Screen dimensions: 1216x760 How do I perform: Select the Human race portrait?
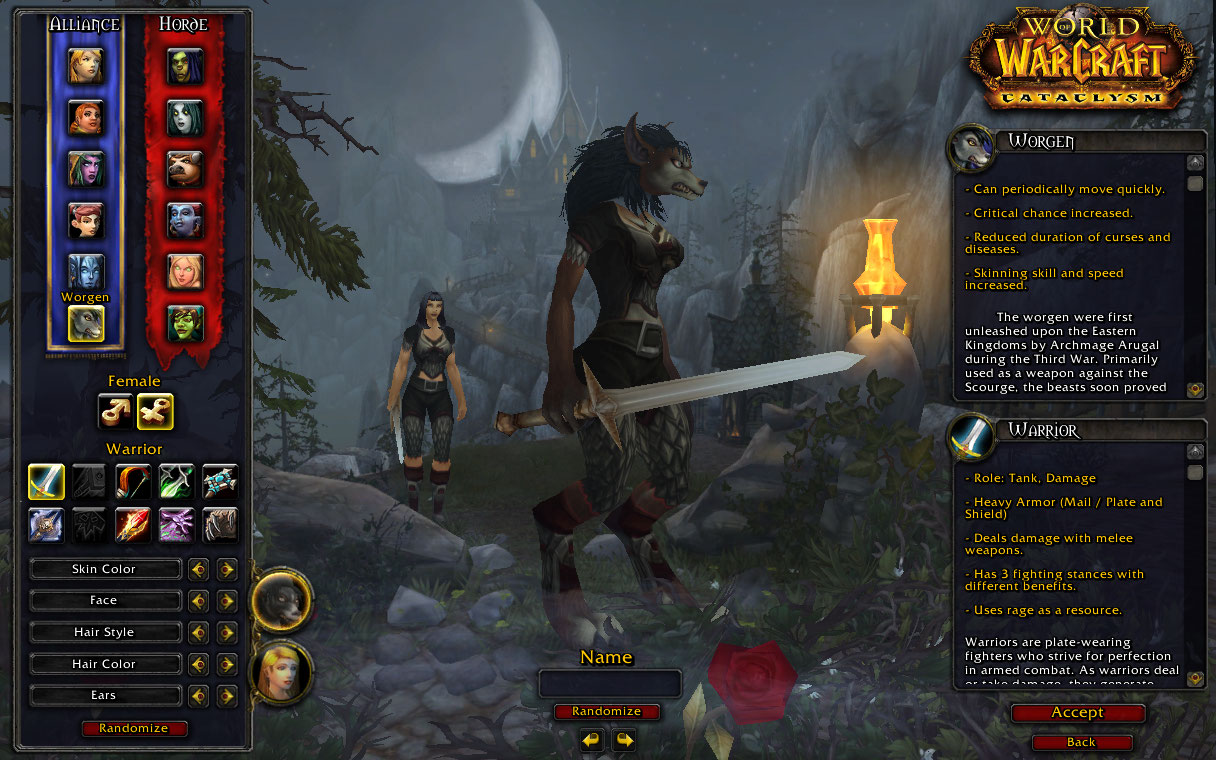click(85, 66)
